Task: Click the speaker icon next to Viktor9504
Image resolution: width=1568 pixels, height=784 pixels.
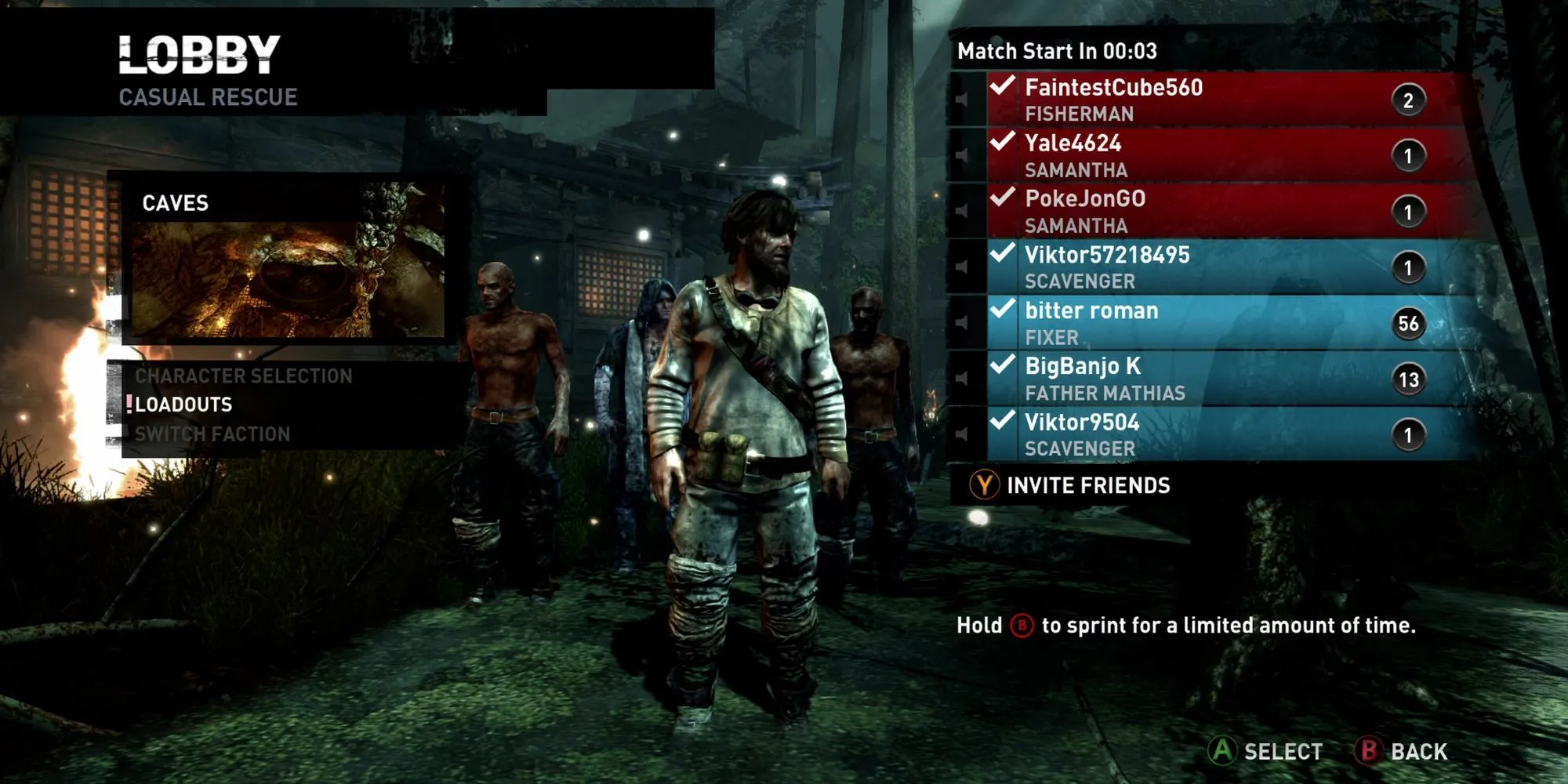Action: [961, 434]
